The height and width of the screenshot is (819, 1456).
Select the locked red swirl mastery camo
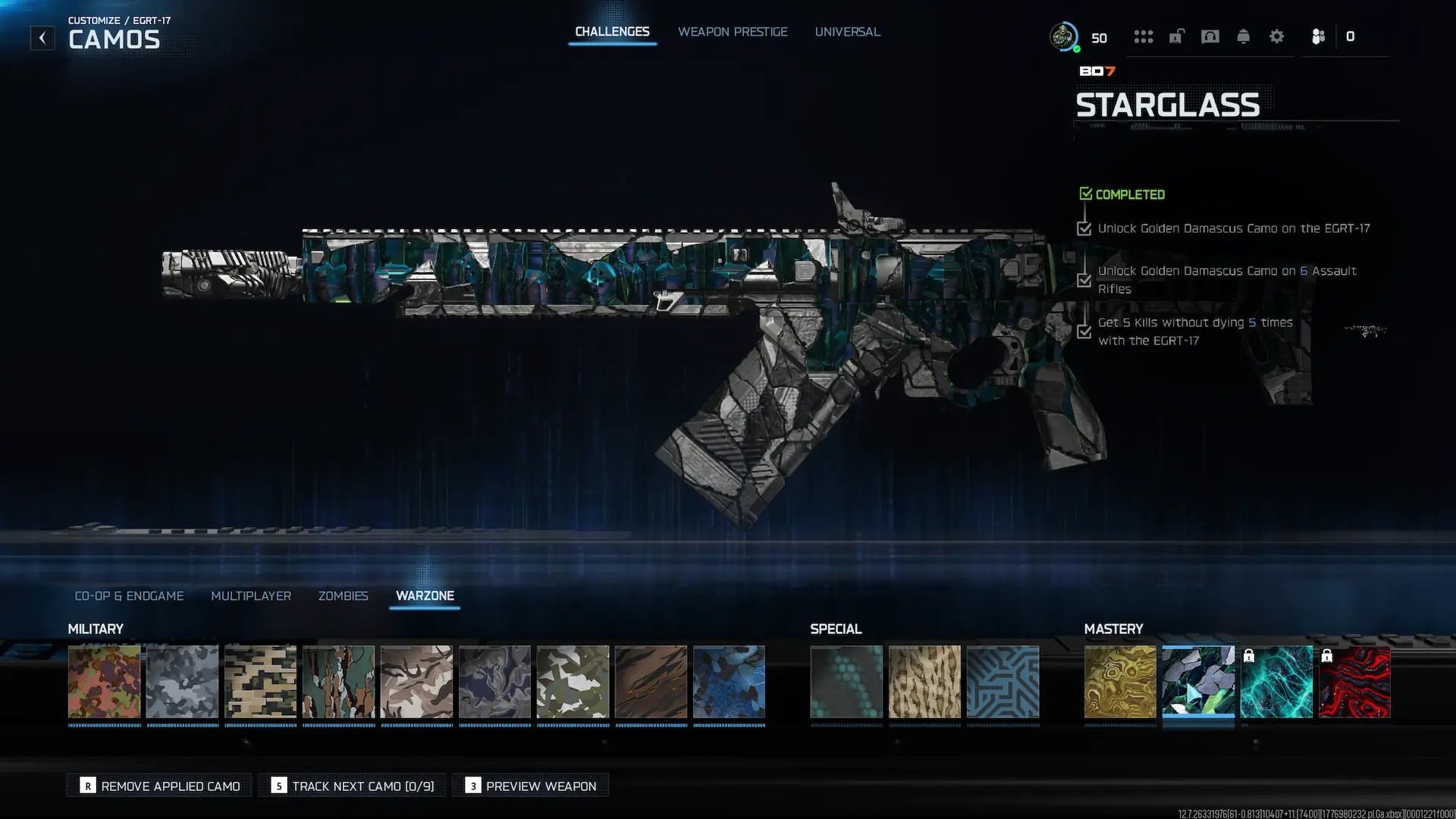click(1354, 682)
